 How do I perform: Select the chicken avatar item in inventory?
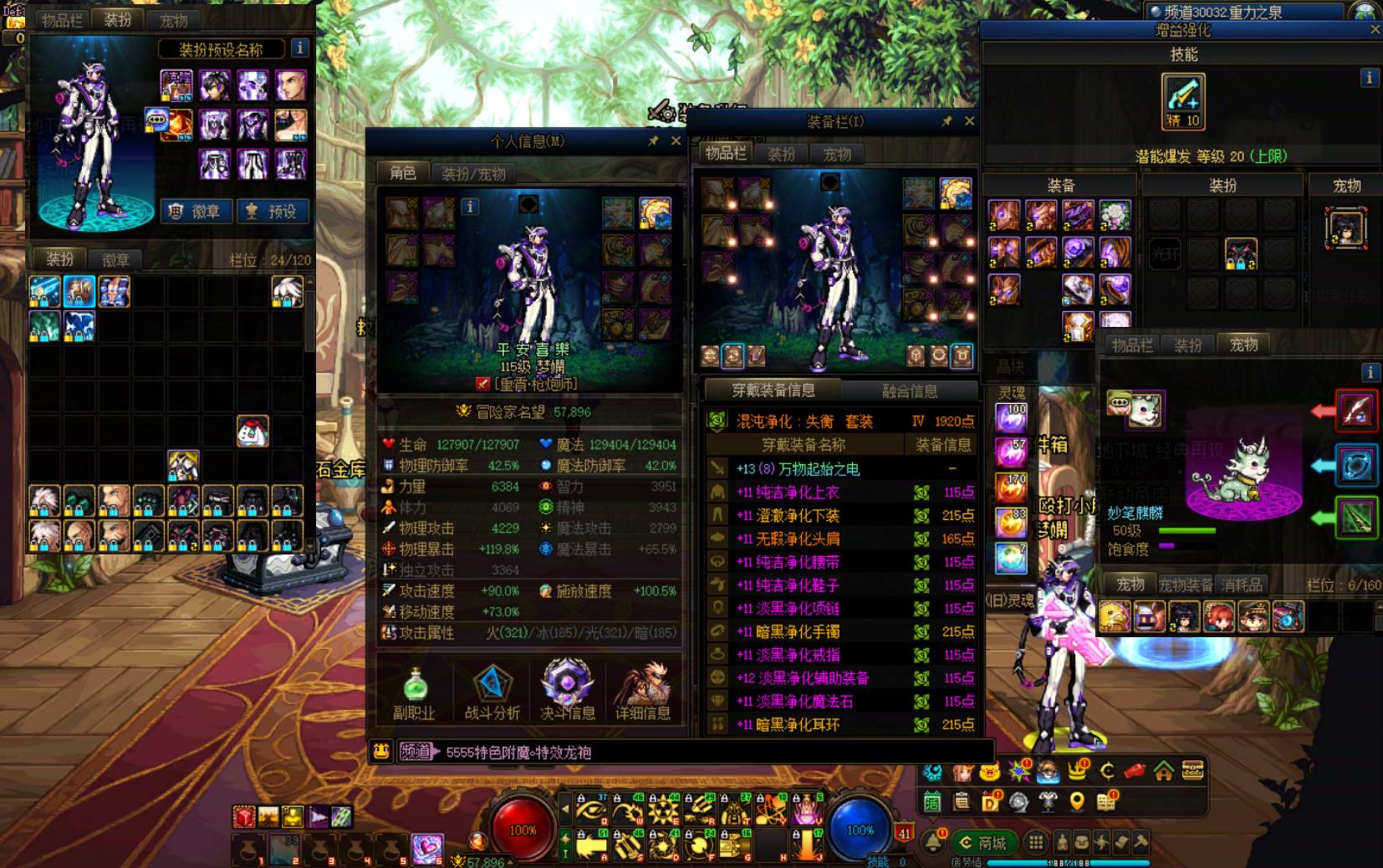pyautogui.click(x=252, y=431)
